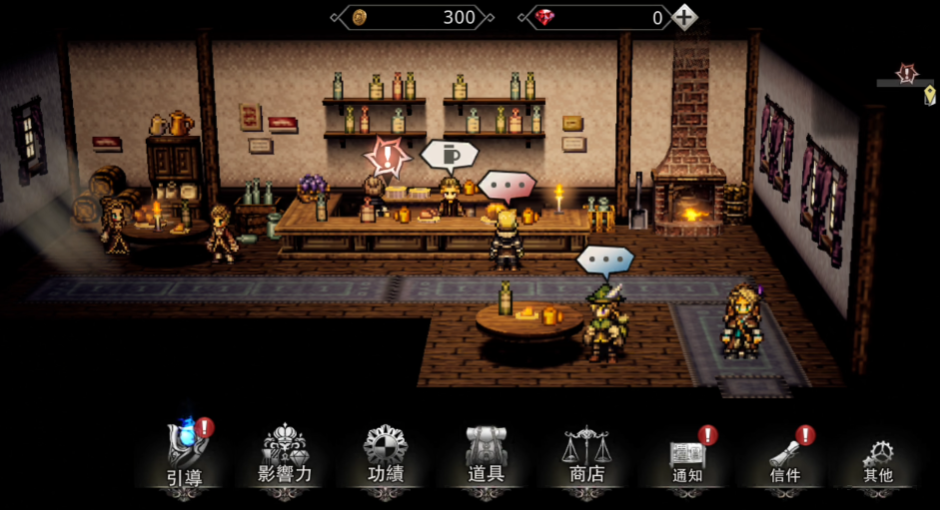
Task: Open the 引導 guide menu
Action: pyautogui.click(x=185, y=456)
